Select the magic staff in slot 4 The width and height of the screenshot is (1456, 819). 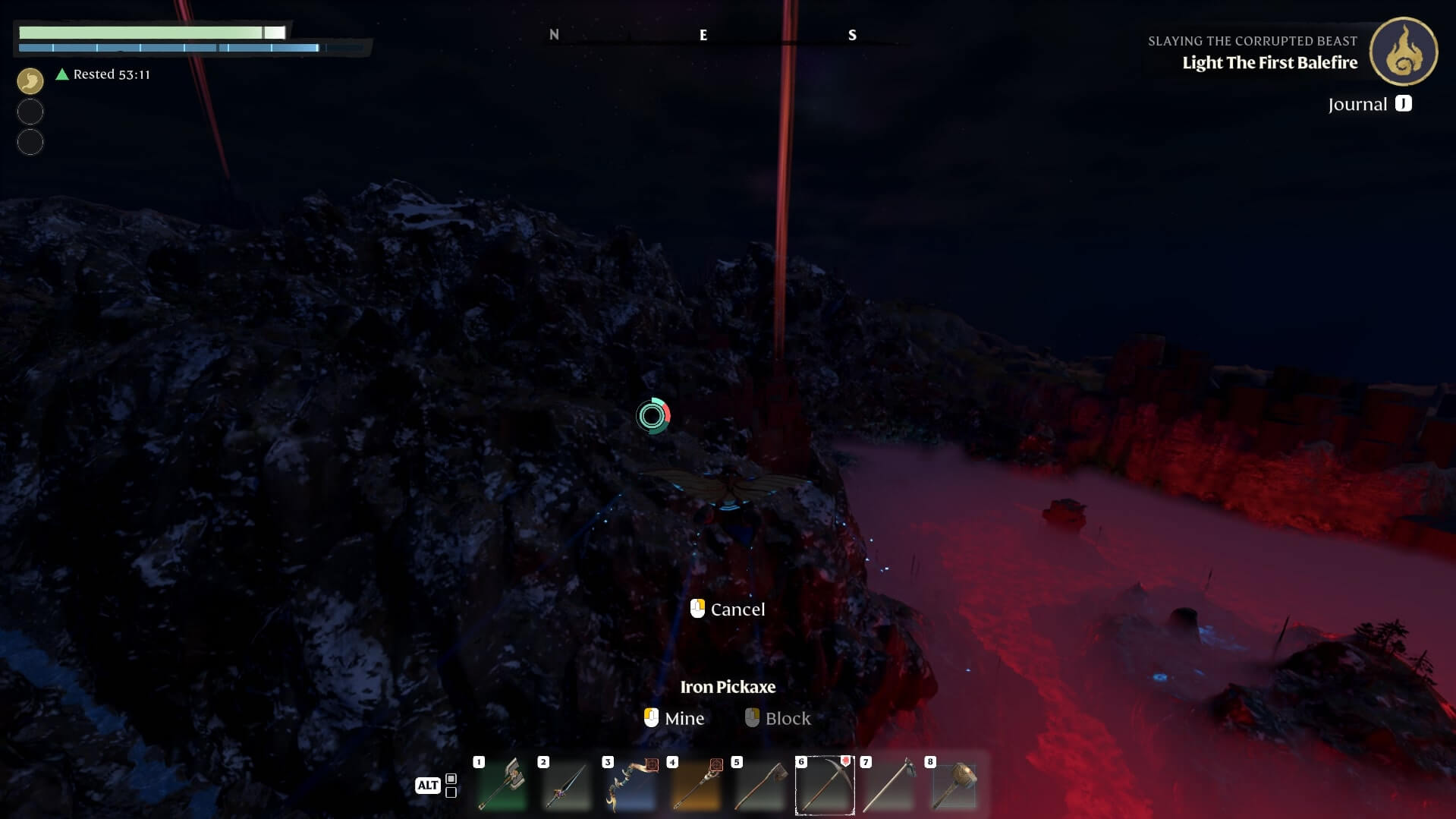(696, 786)
